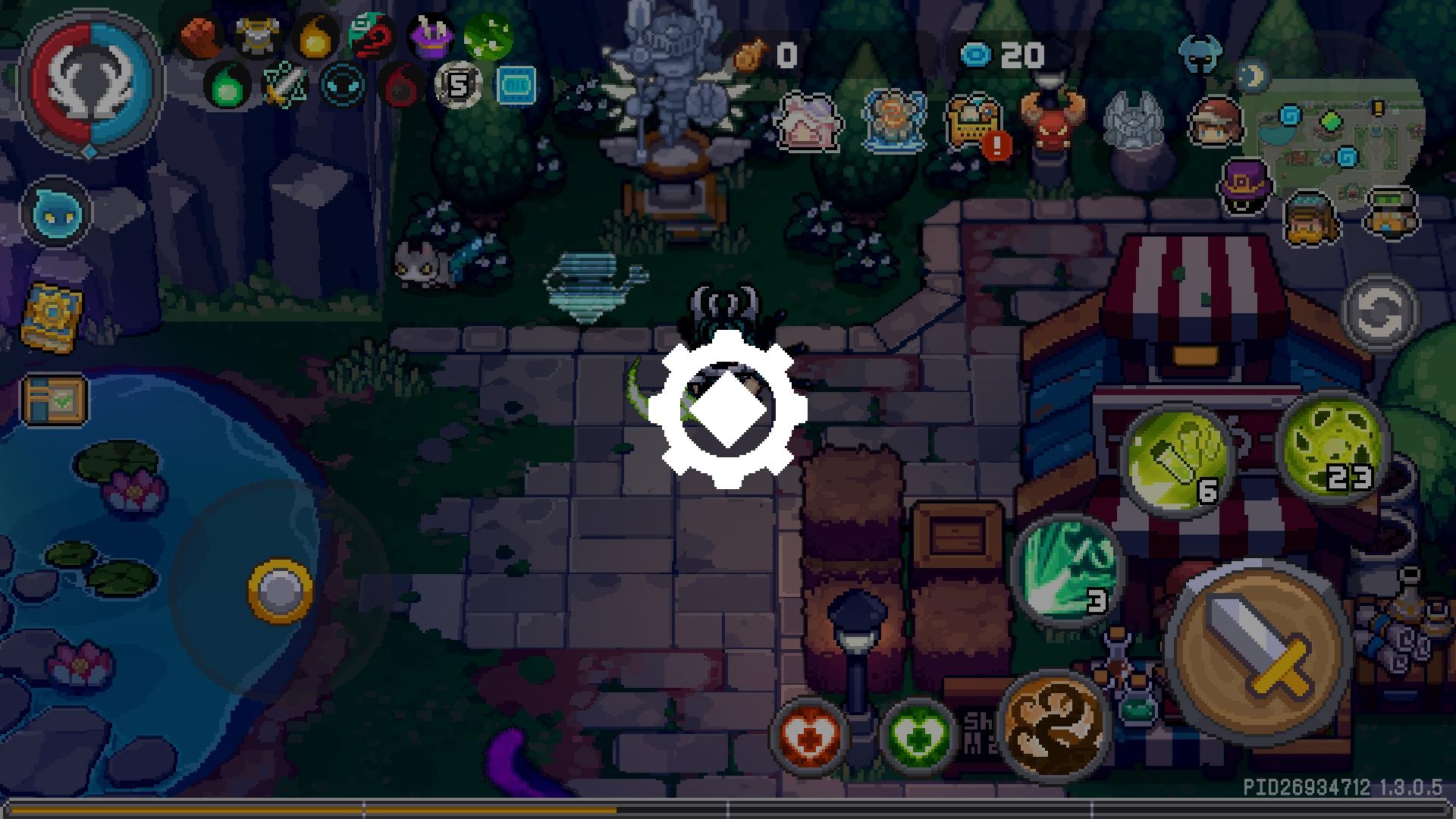Tap the number 5 dice buff icon
Image resolution: width=1456 pixels, height=819 pixels.
point(457,85)
